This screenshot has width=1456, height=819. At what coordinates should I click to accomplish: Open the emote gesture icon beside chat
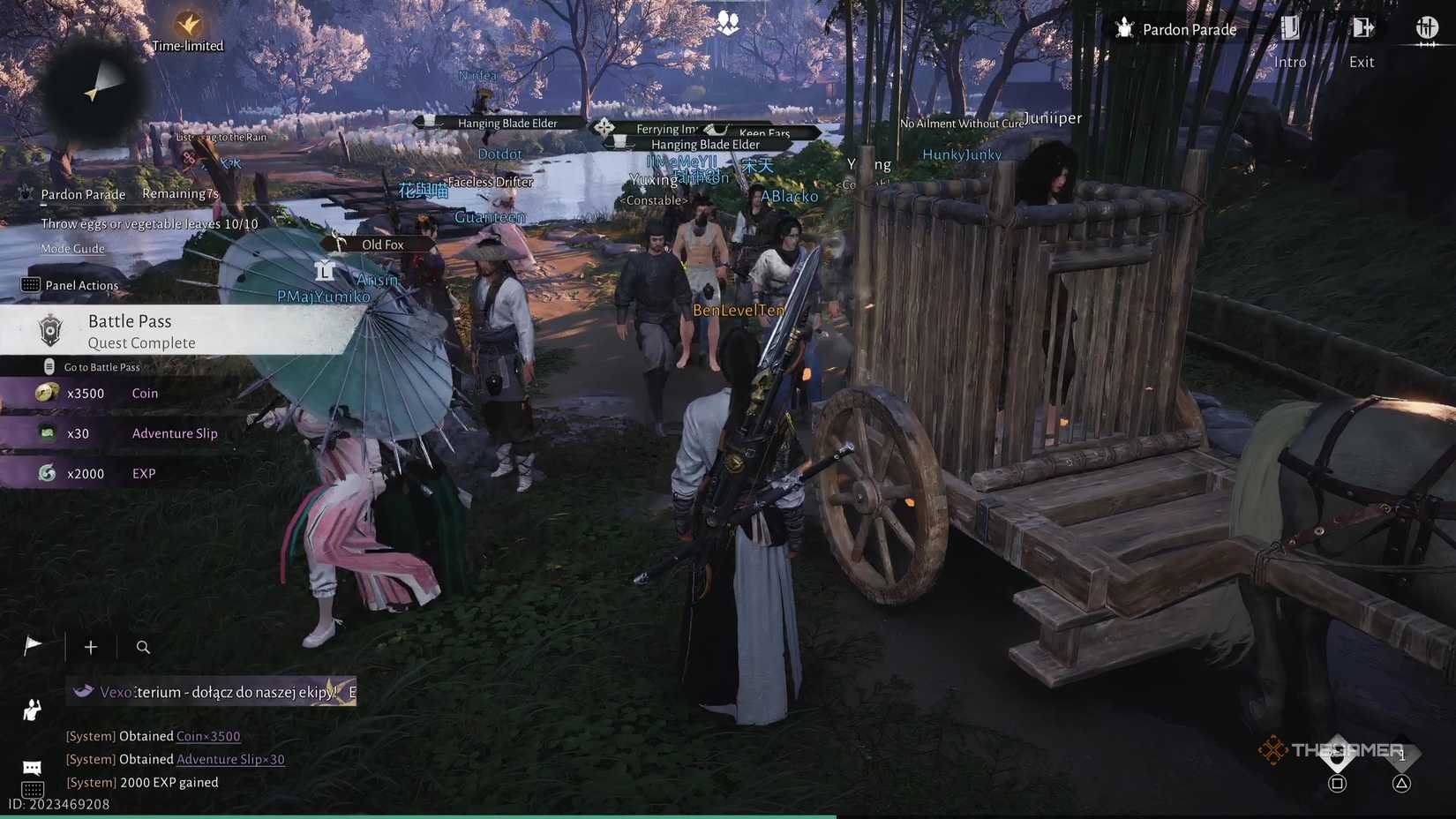coord(31,710)
